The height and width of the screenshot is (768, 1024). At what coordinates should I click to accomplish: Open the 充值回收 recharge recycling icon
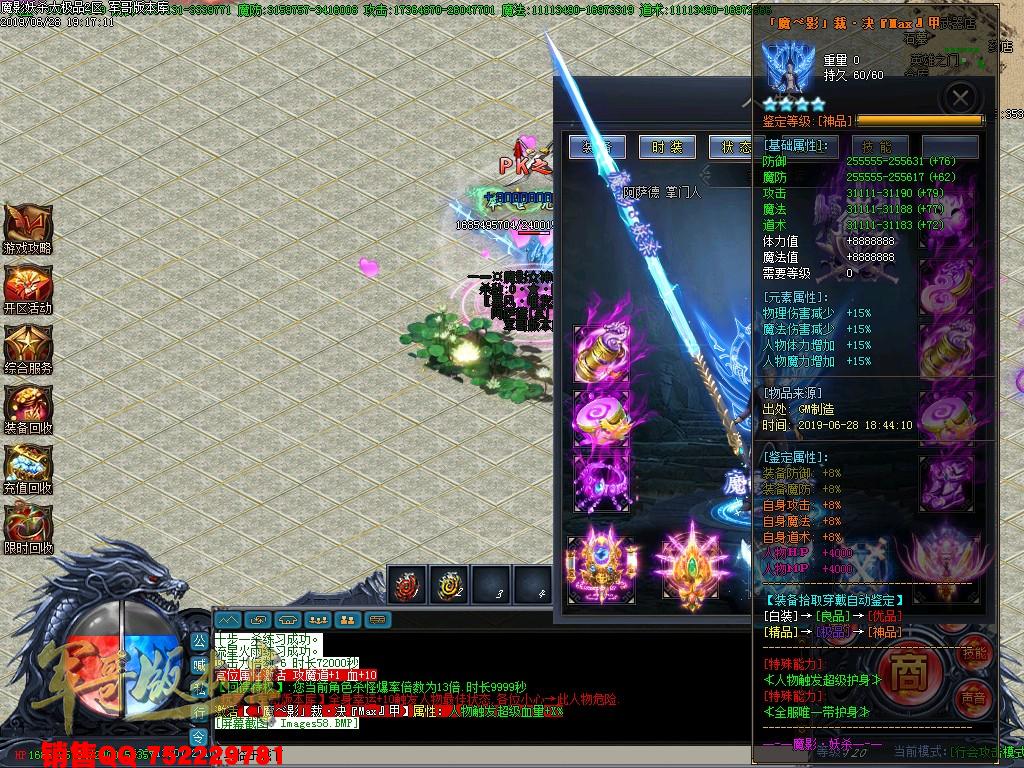pyautogui.click(x=27, y=467)
